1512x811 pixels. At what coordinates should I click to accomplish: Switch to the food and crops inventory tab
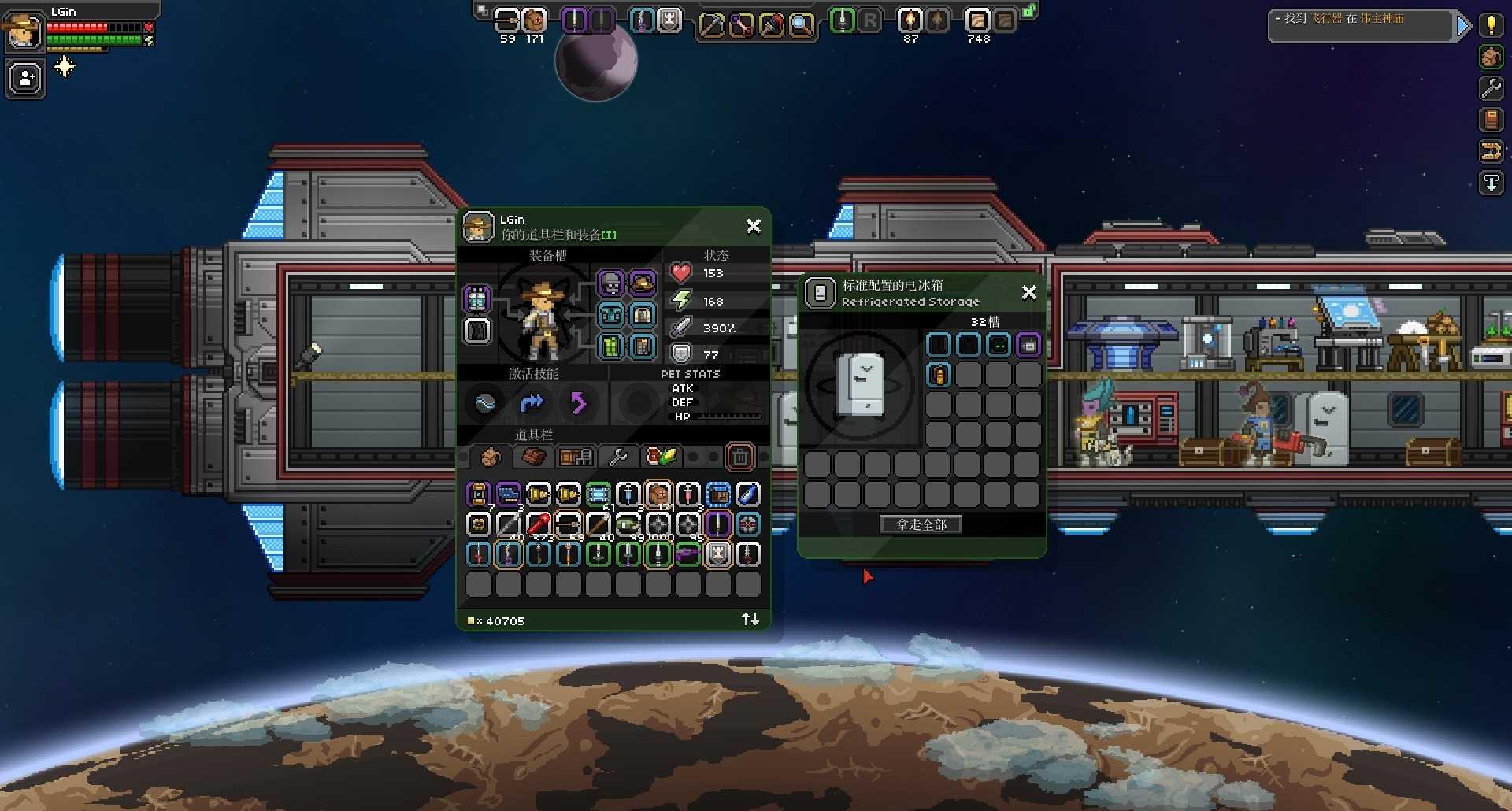pyautogui.click(x=661, y=457)
